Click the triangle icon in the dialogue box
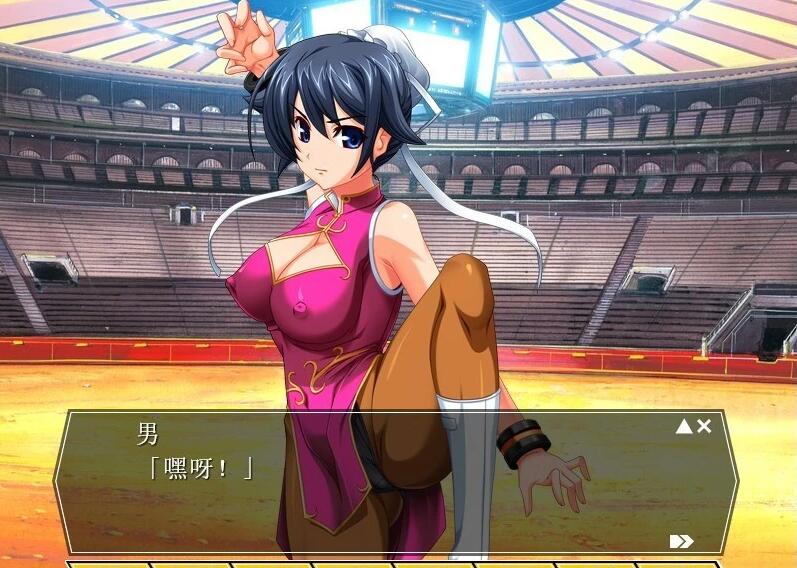 pyautogui.click(x=684, y=427)
